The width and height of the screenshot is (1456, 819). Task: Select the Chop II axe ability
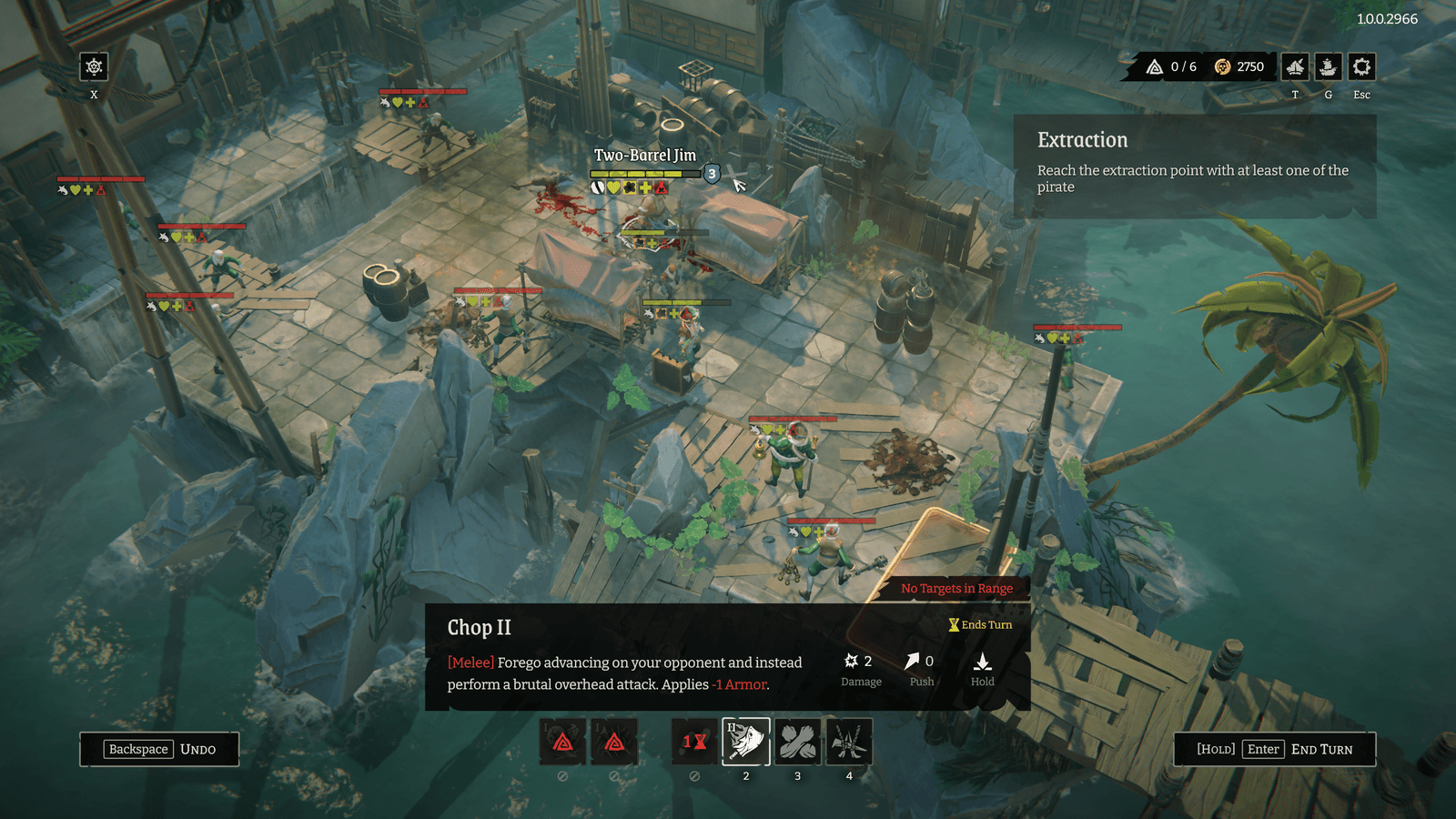(746, 741)
